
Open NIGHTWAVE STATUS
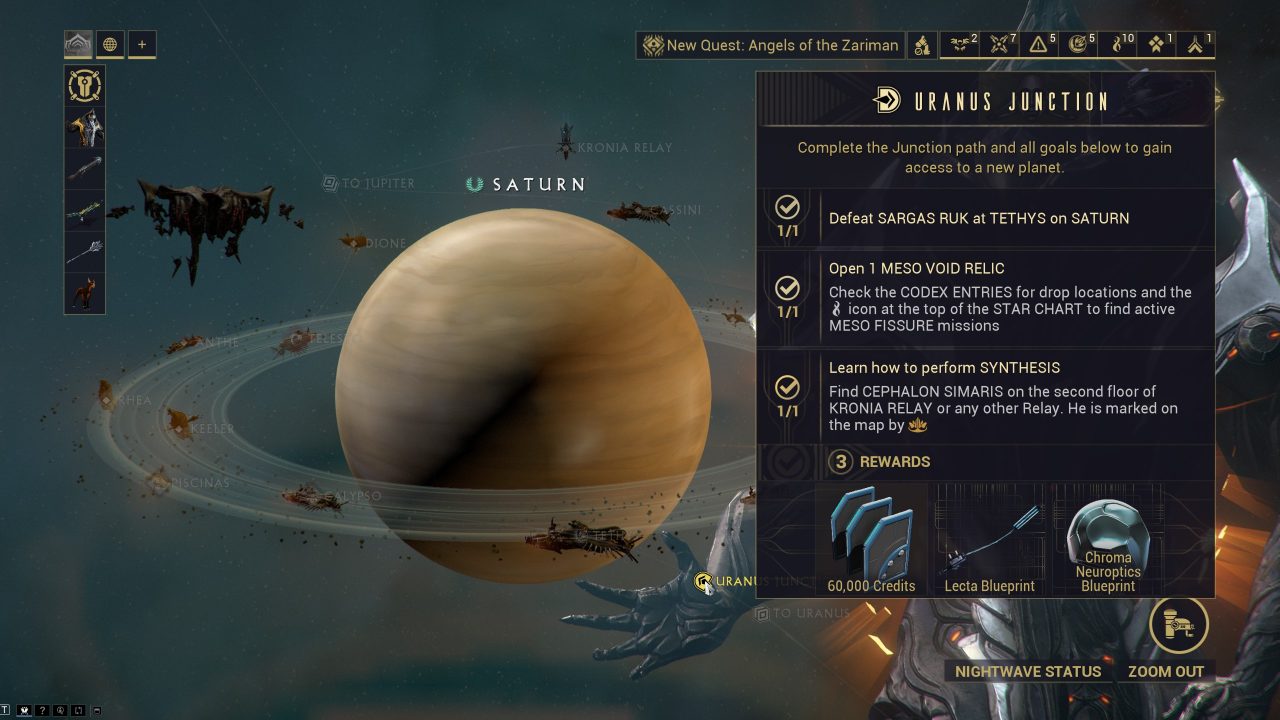pyautogui.click(x=1027, y=671)
